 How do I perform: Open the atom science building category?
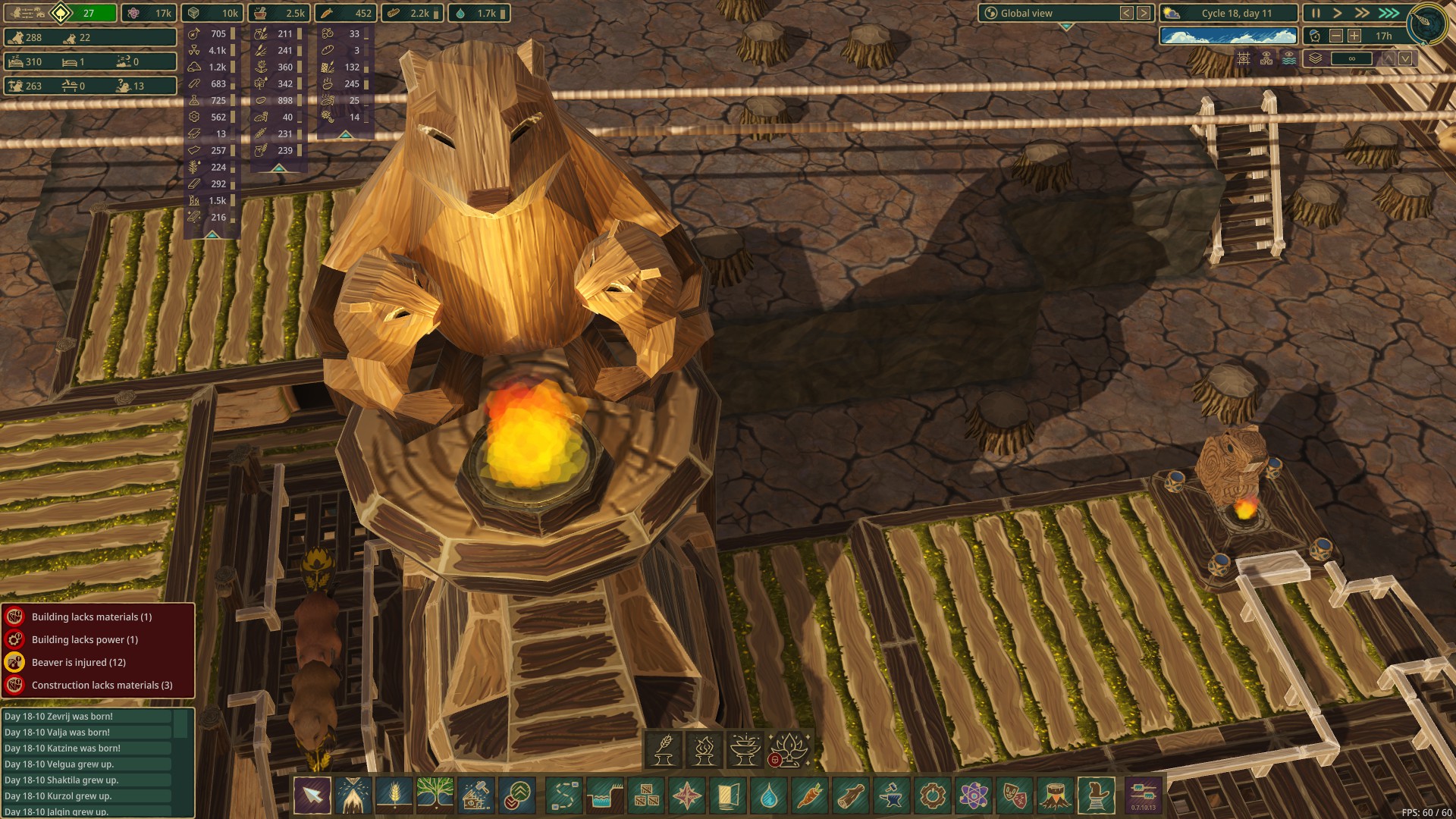973,795
